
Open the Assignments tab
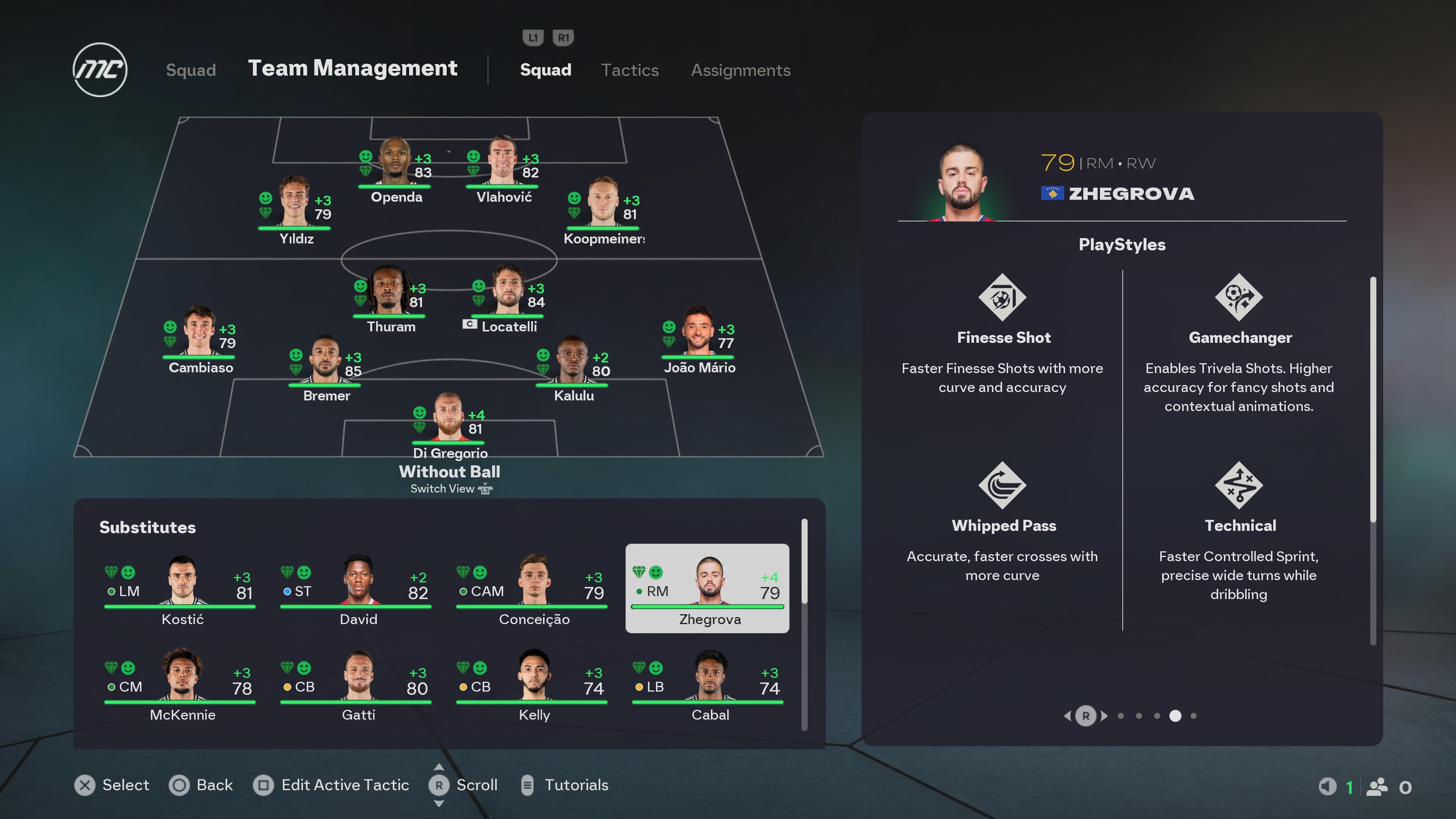741,70
